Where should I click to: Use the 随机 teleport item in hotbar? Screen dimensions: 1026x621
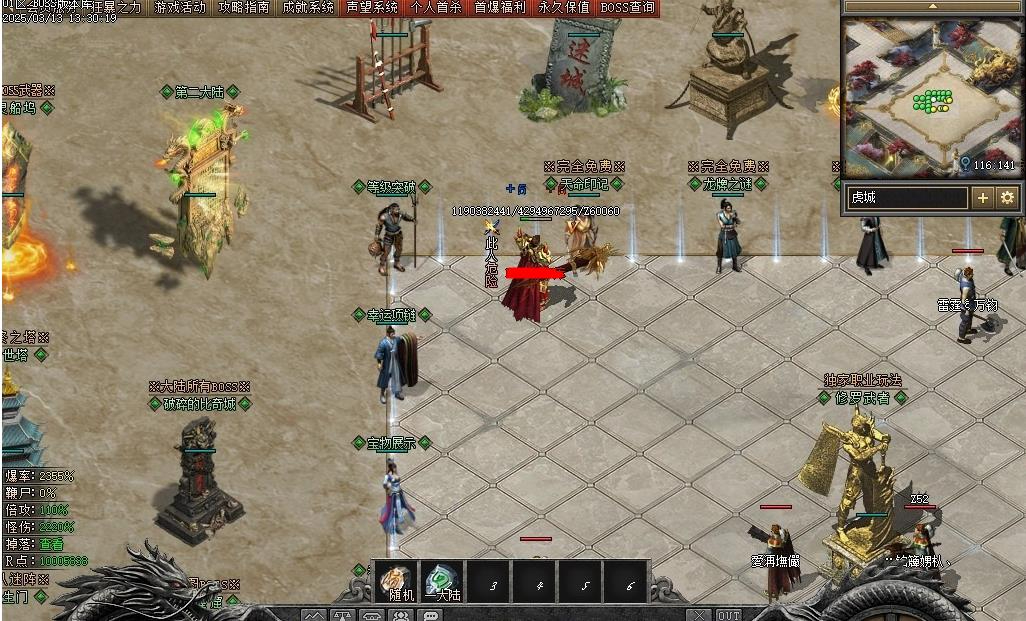point(395,581)
